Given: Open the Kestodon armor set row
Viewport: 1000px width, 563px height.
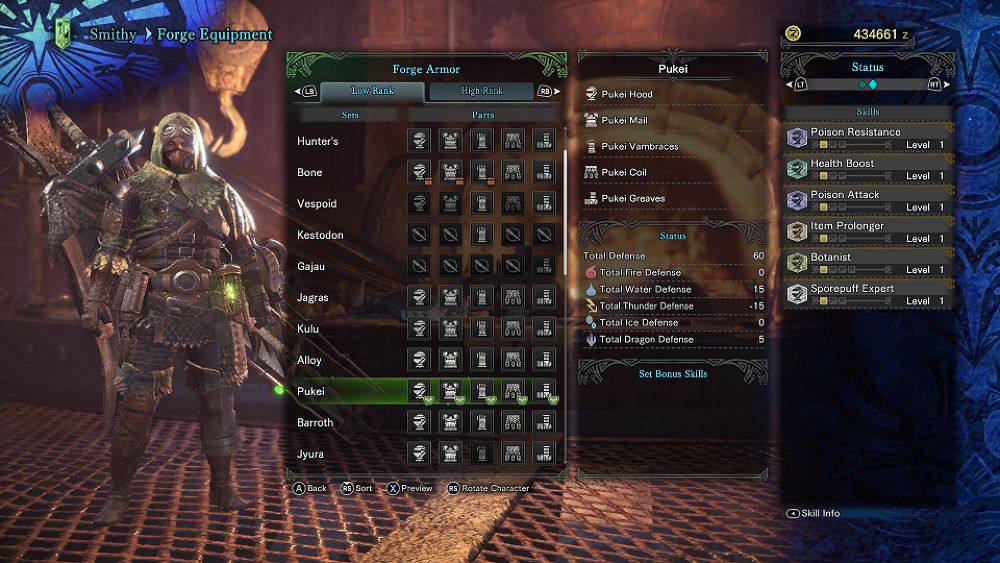Looking at the screenshot, I should click(x=320, y=235).
